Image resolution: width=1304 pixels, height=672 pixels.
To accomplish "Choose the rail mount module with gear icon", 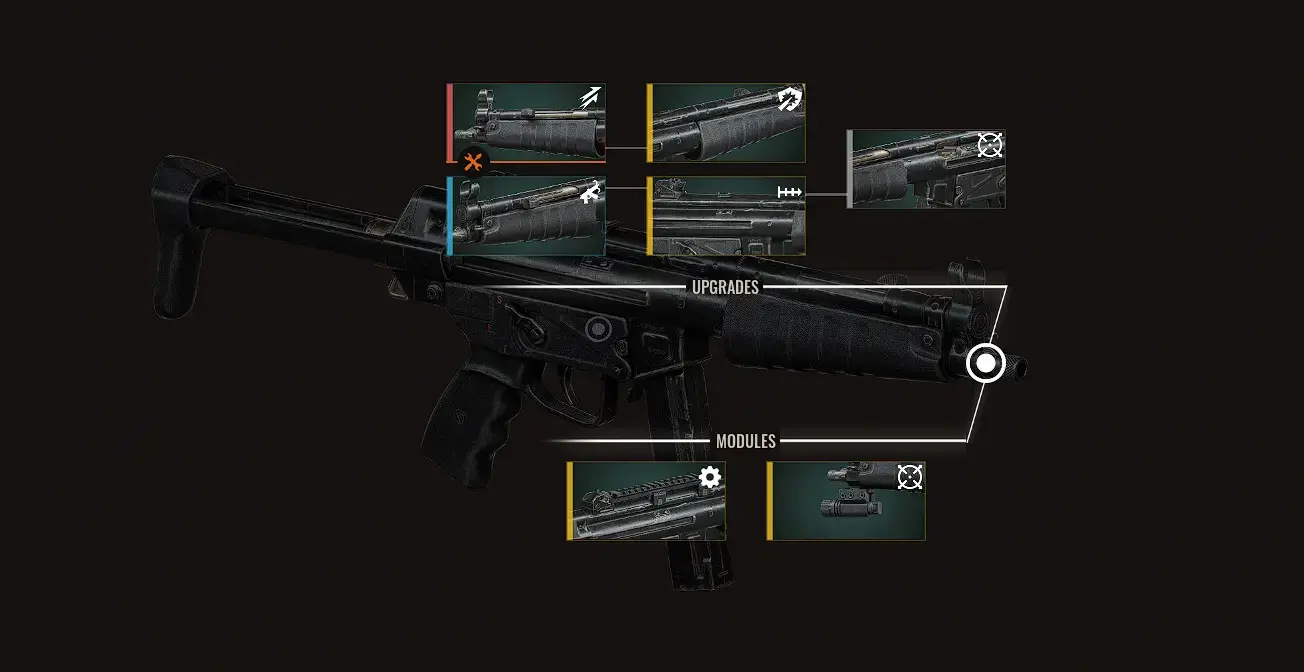I will [x=647, y=501].
